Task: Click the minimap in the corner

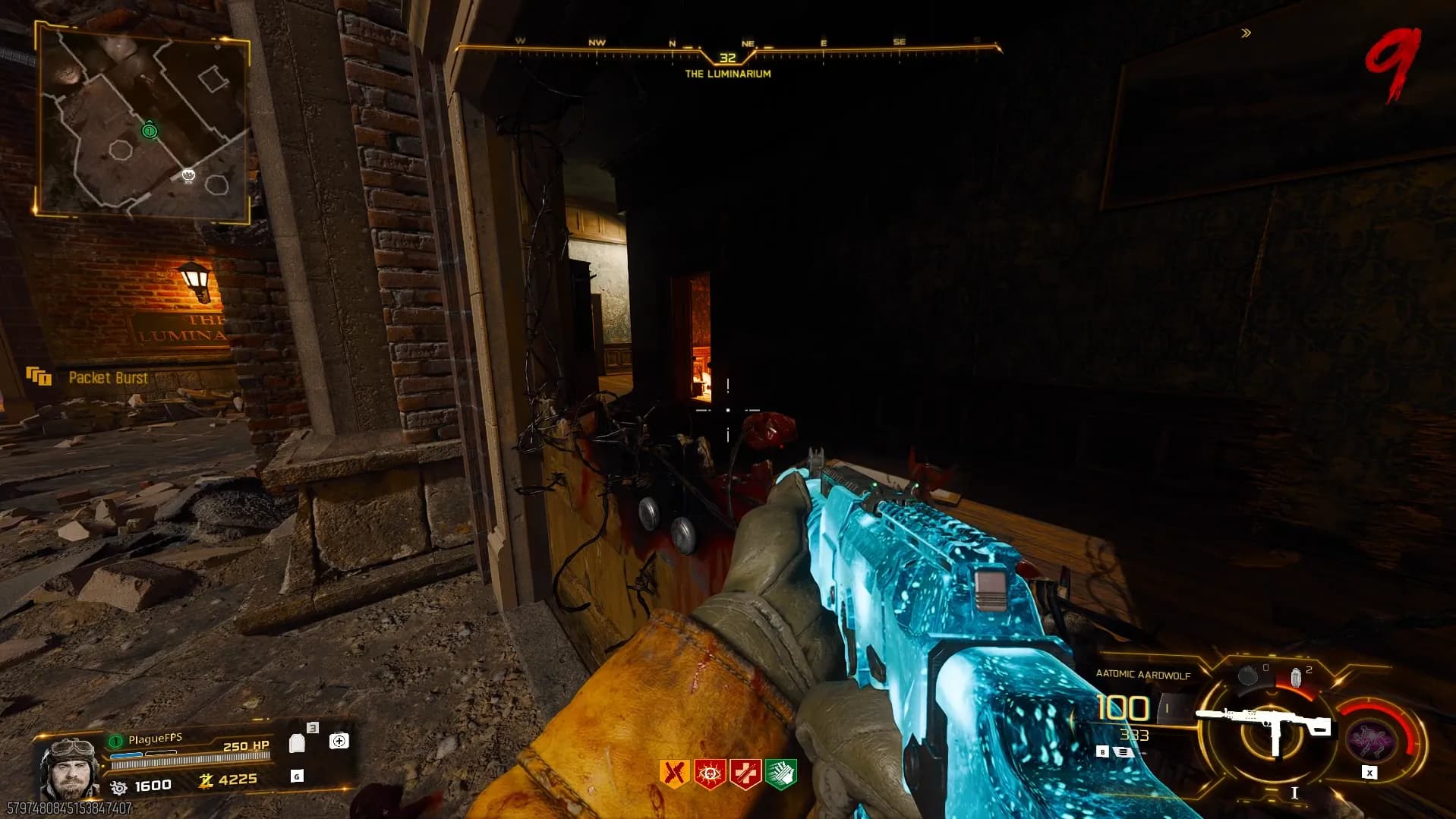Action: tap(143, 124)
